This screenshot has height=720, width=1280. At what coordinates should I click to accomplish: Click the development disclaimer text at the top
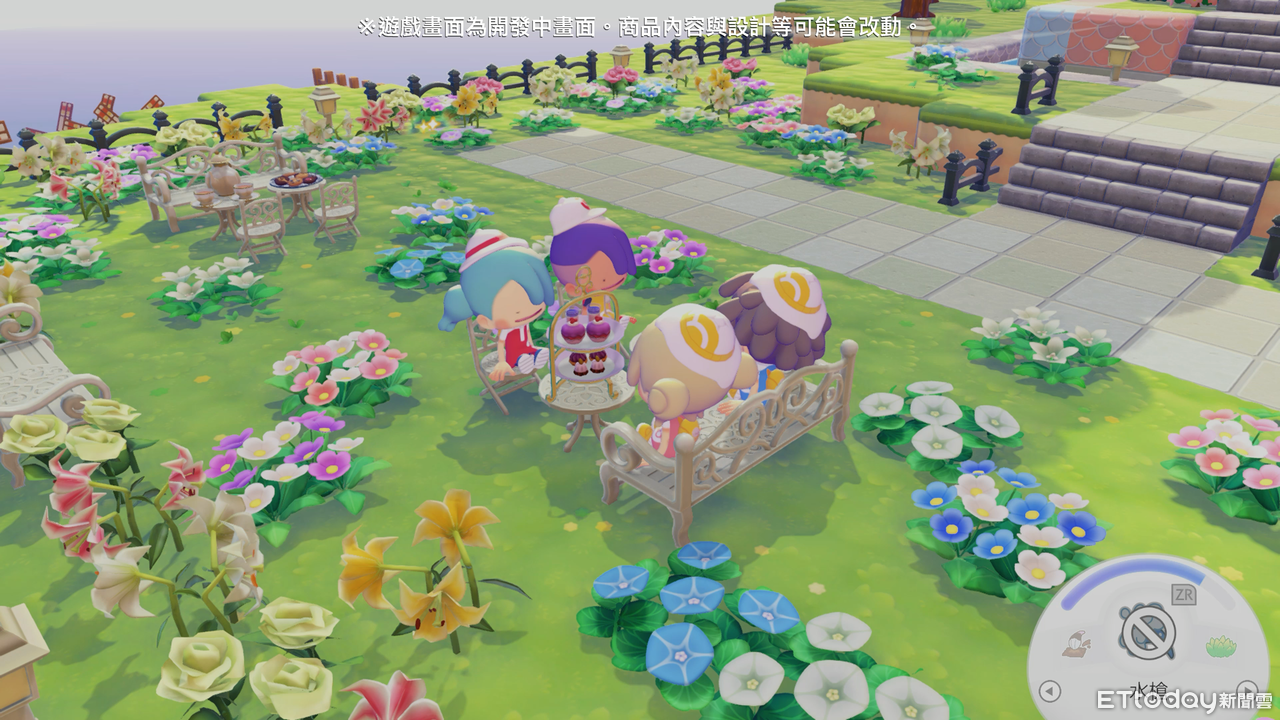pos(640,25)
